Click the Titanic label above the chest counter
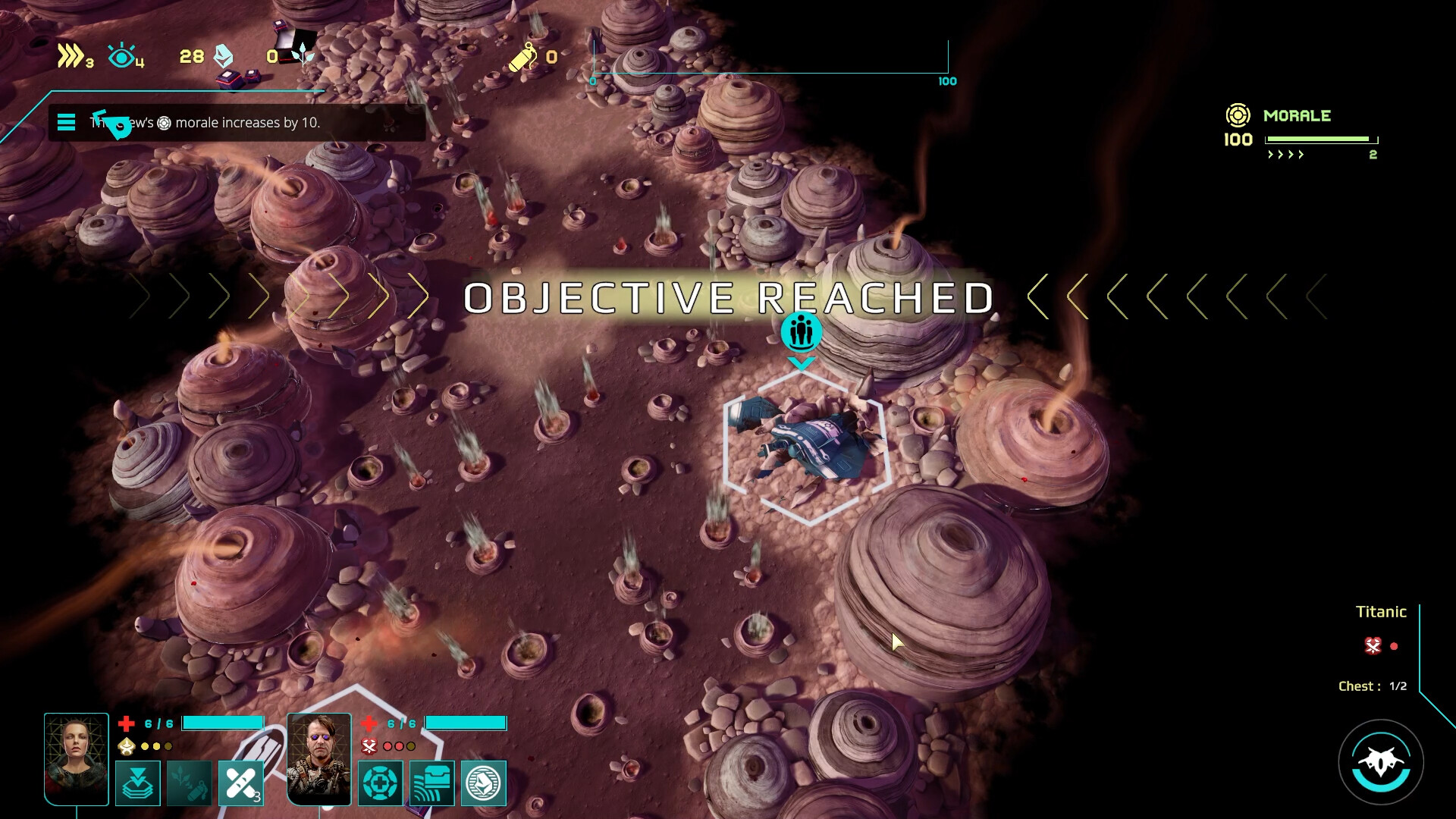The image size is (1456, 819). click(1381, 612)
